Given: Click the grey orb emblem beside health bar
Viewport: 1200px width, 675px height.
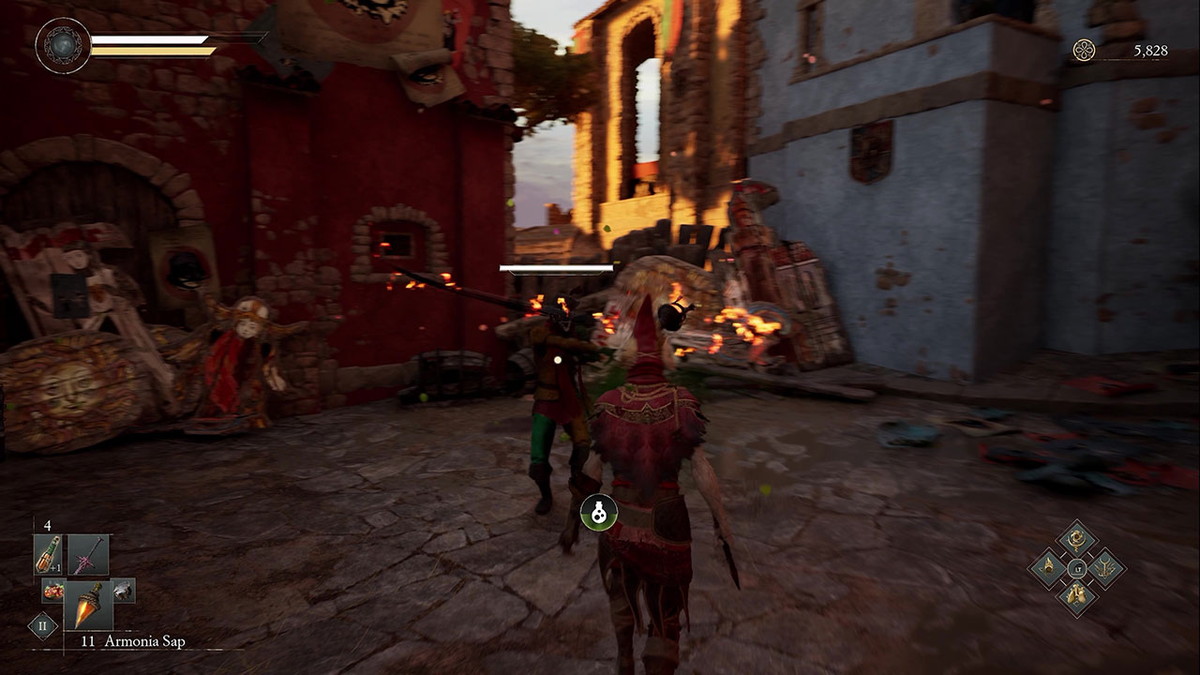Looking at the screenshot, I should [x=63, y=45].
